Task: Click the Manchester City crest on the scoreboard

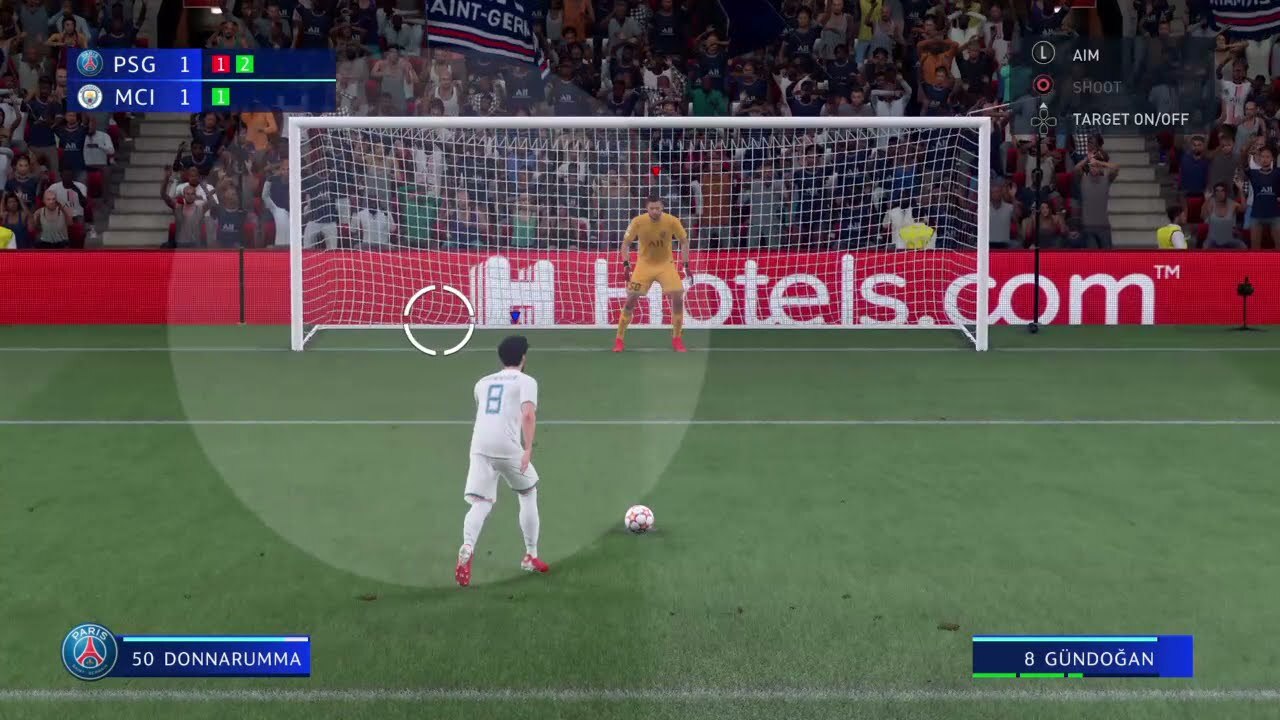Action: (x=90, y=97)
